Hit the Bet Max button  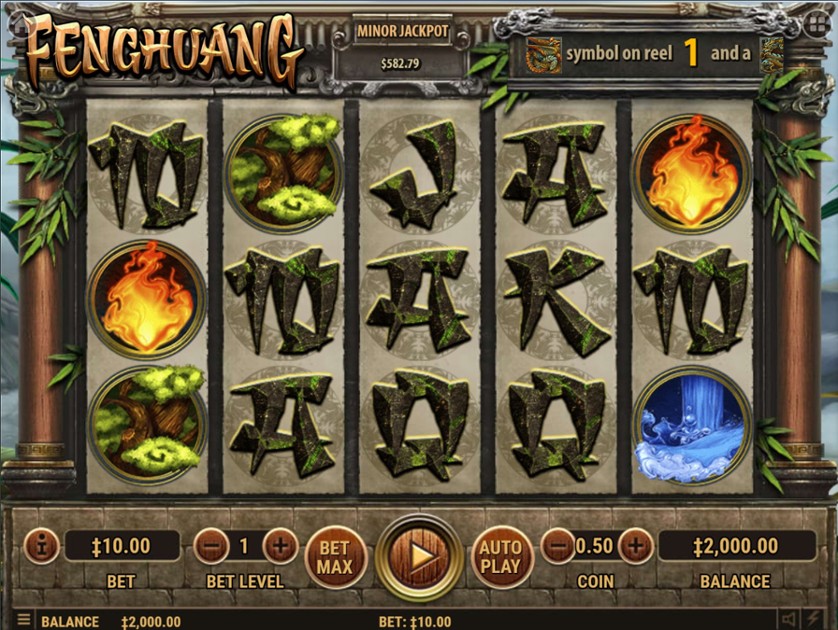pyautogui.click(x=335, y=556)
